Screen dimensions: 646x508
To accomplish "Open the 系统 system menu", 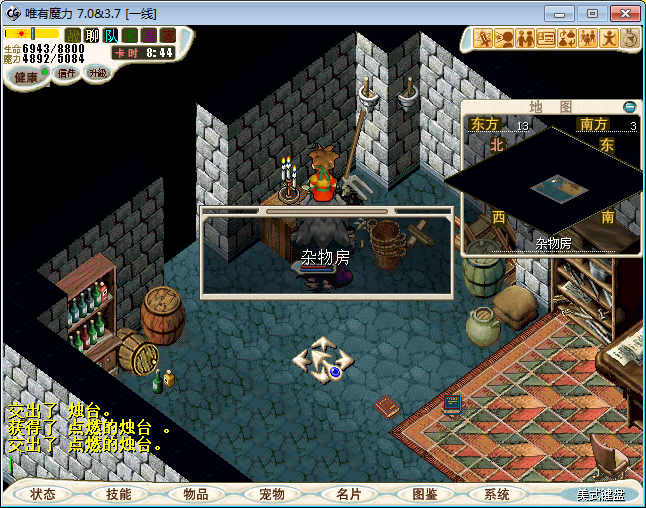I will [497, 494].
